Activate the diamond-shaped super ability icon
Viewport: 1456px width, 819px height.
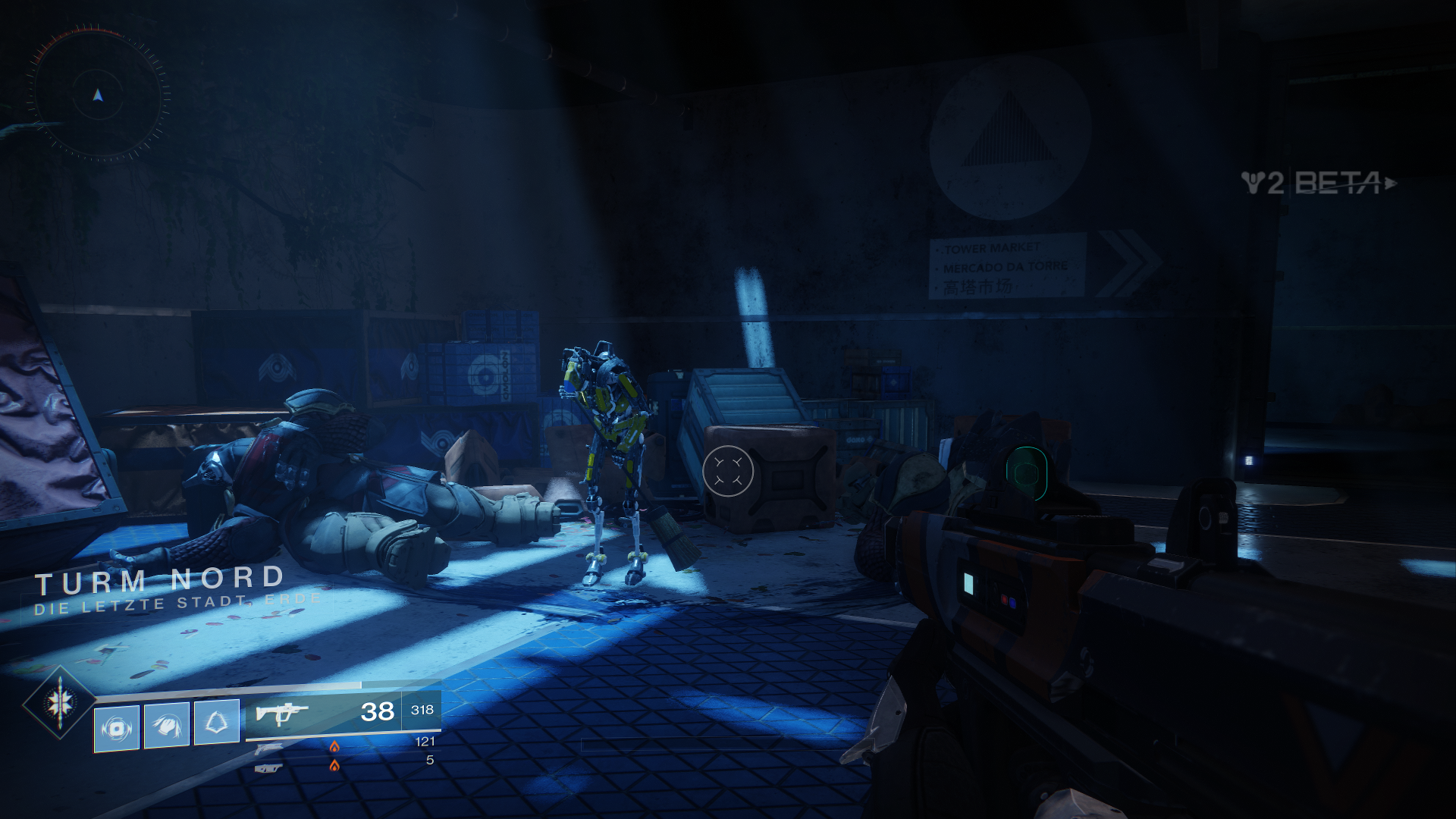coord(60,702)
